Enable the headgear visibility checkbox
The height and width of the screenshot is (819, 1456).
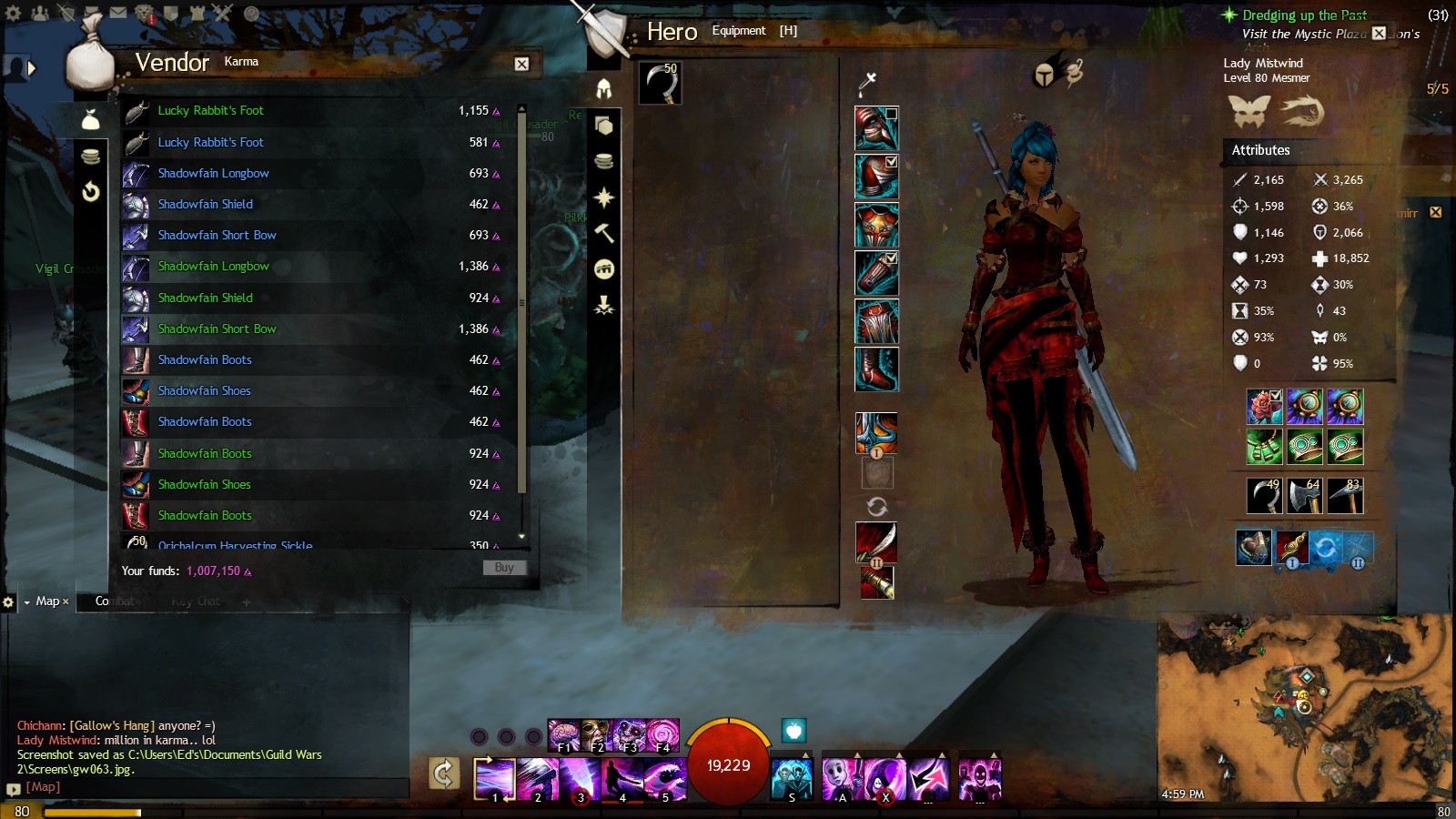pyautogui.click(x=892, y=115)
